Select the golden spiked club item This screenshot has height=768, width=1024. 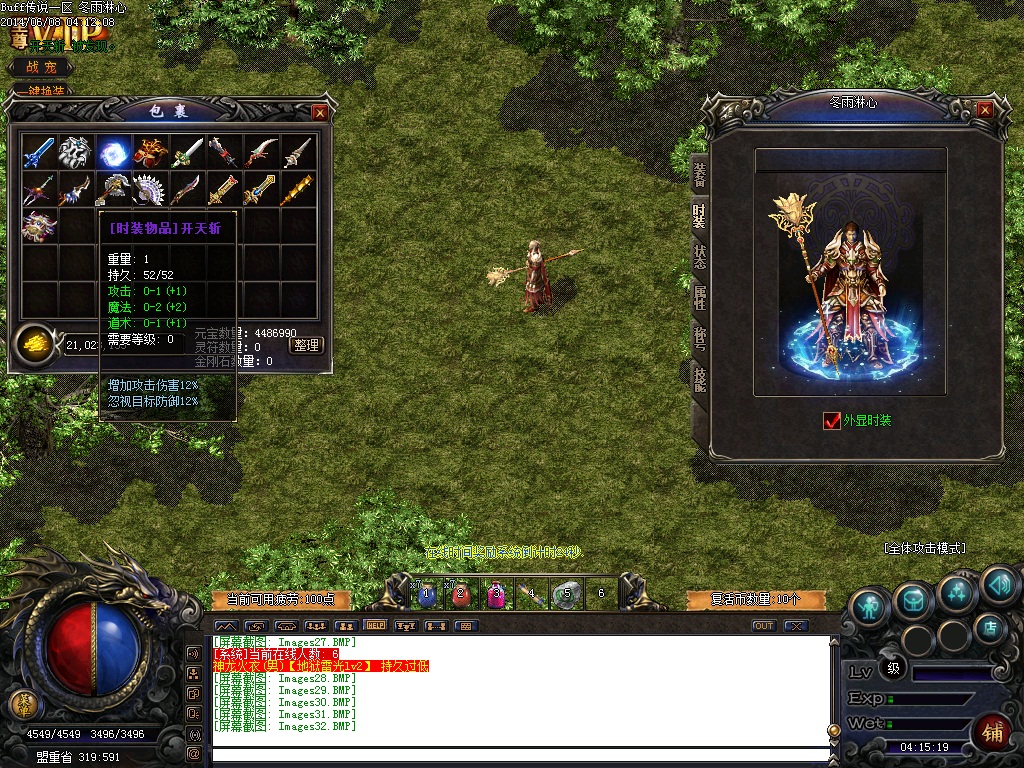point(297,189)
